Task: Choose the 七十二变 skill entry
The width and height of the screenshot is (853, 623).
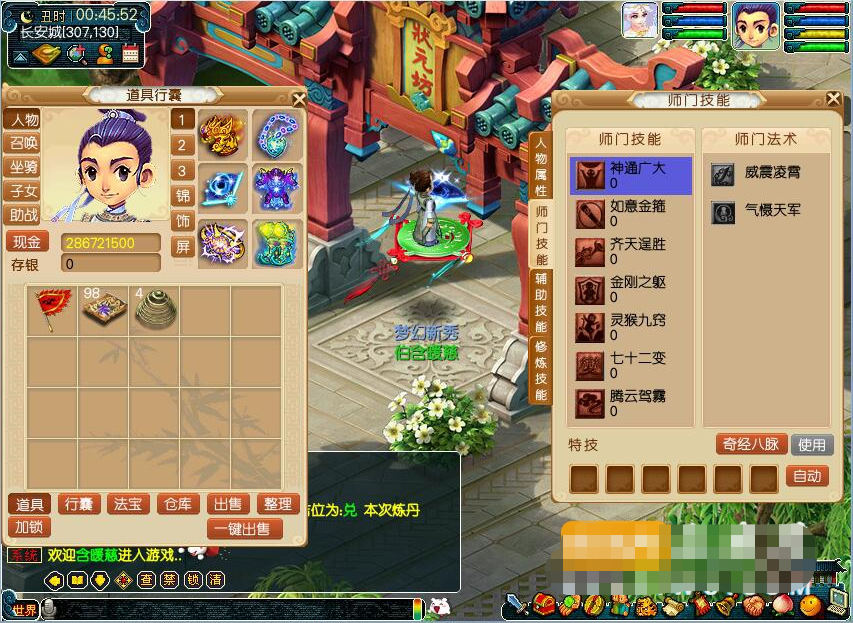Action: 631,365
